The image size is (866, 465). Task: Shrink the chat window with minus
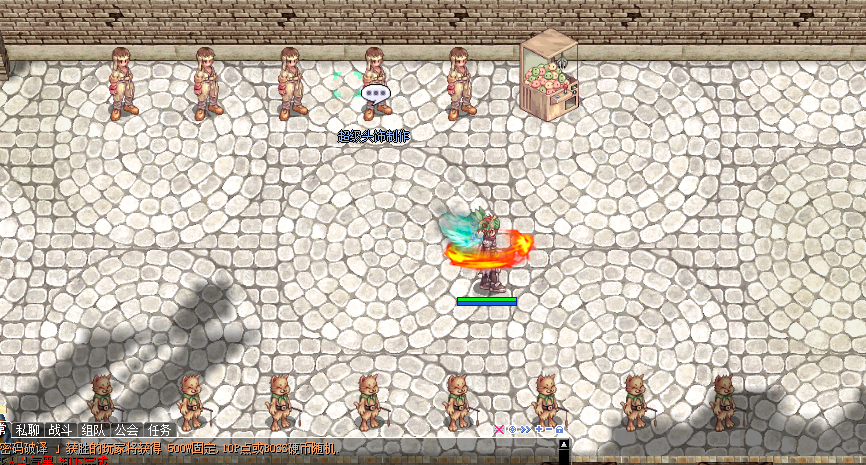pyautogui.click(x=548, y=430)
